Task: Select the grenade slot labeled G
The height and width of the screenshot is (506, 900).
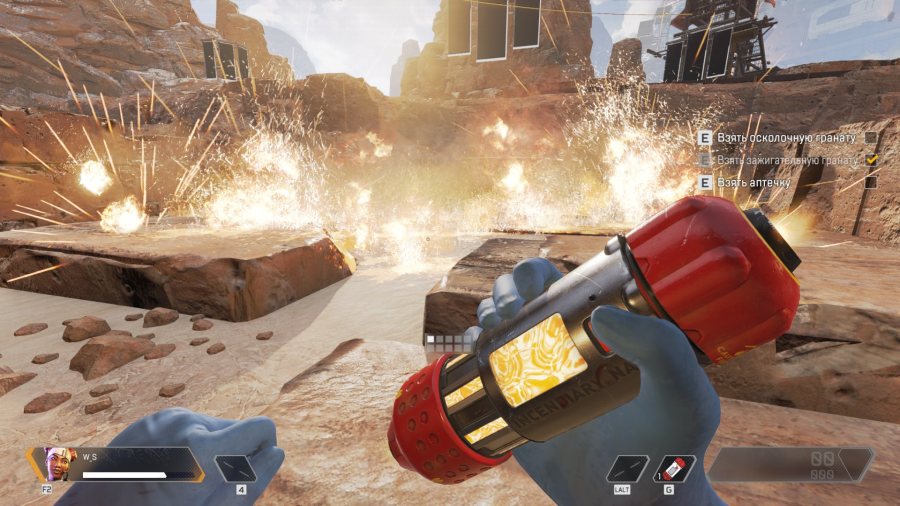Action: point(674,468)
